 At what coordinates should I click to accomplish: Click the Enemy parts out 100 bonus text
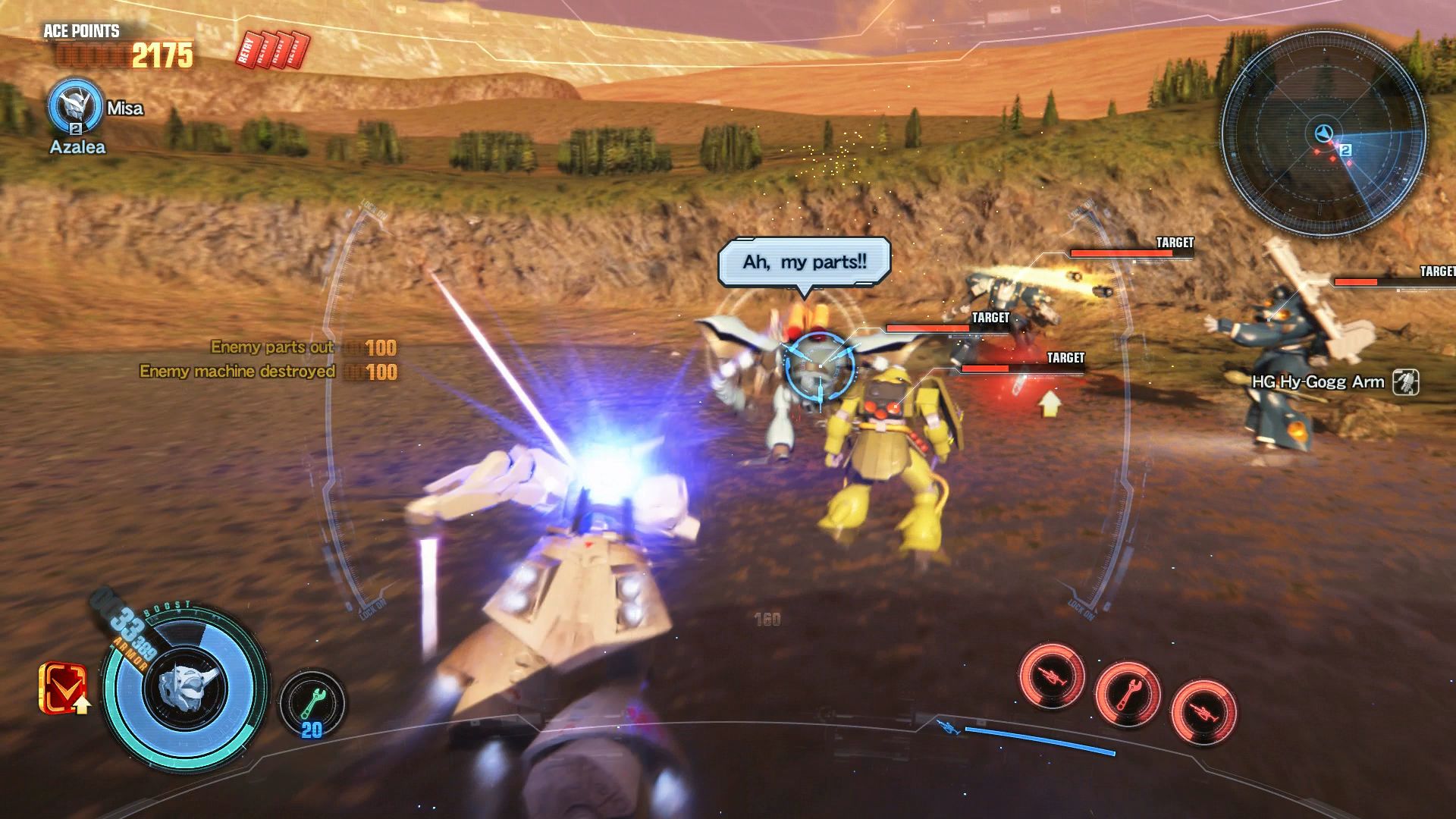[303, 347]
